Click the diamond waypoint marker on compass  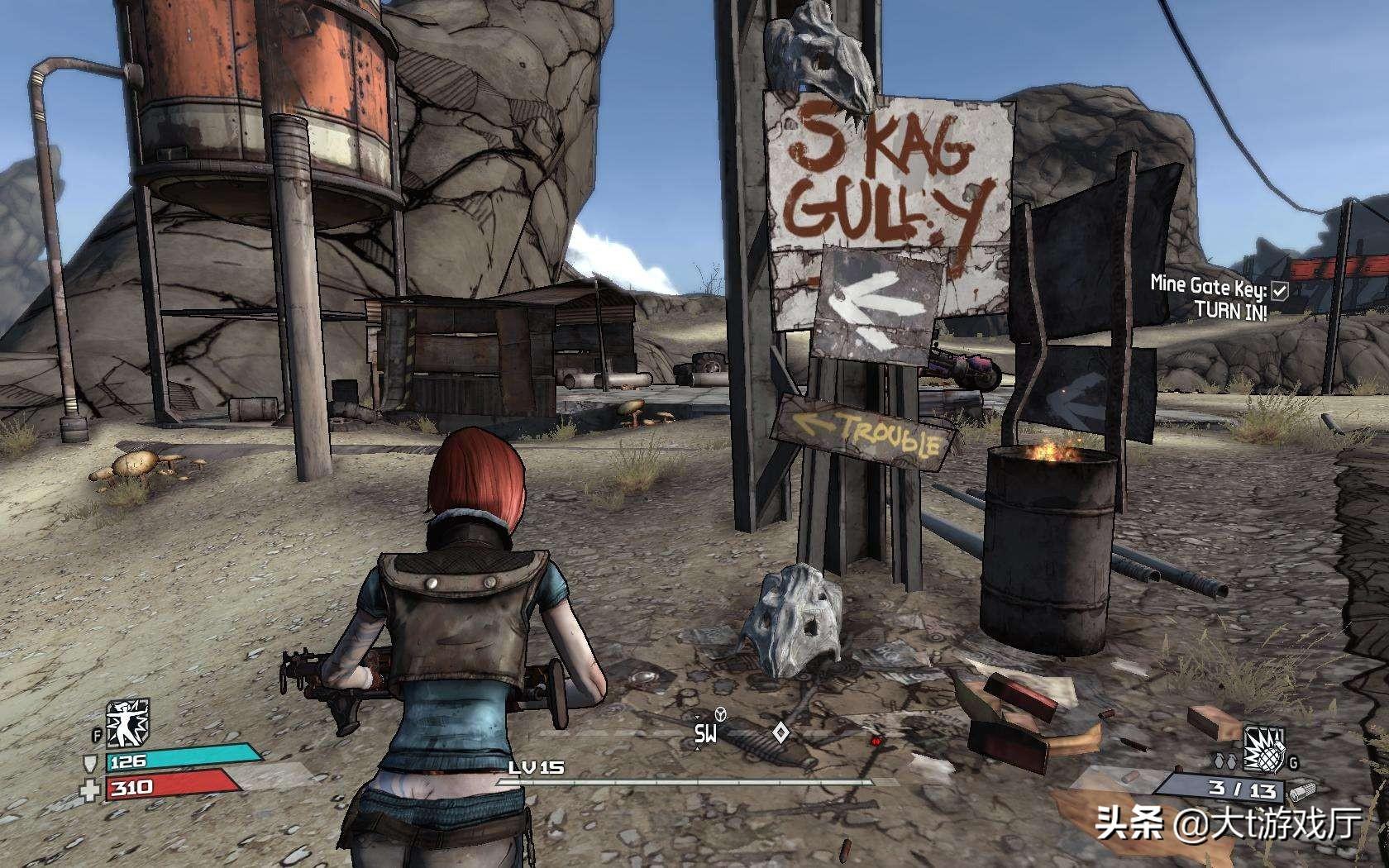point(779,732)
